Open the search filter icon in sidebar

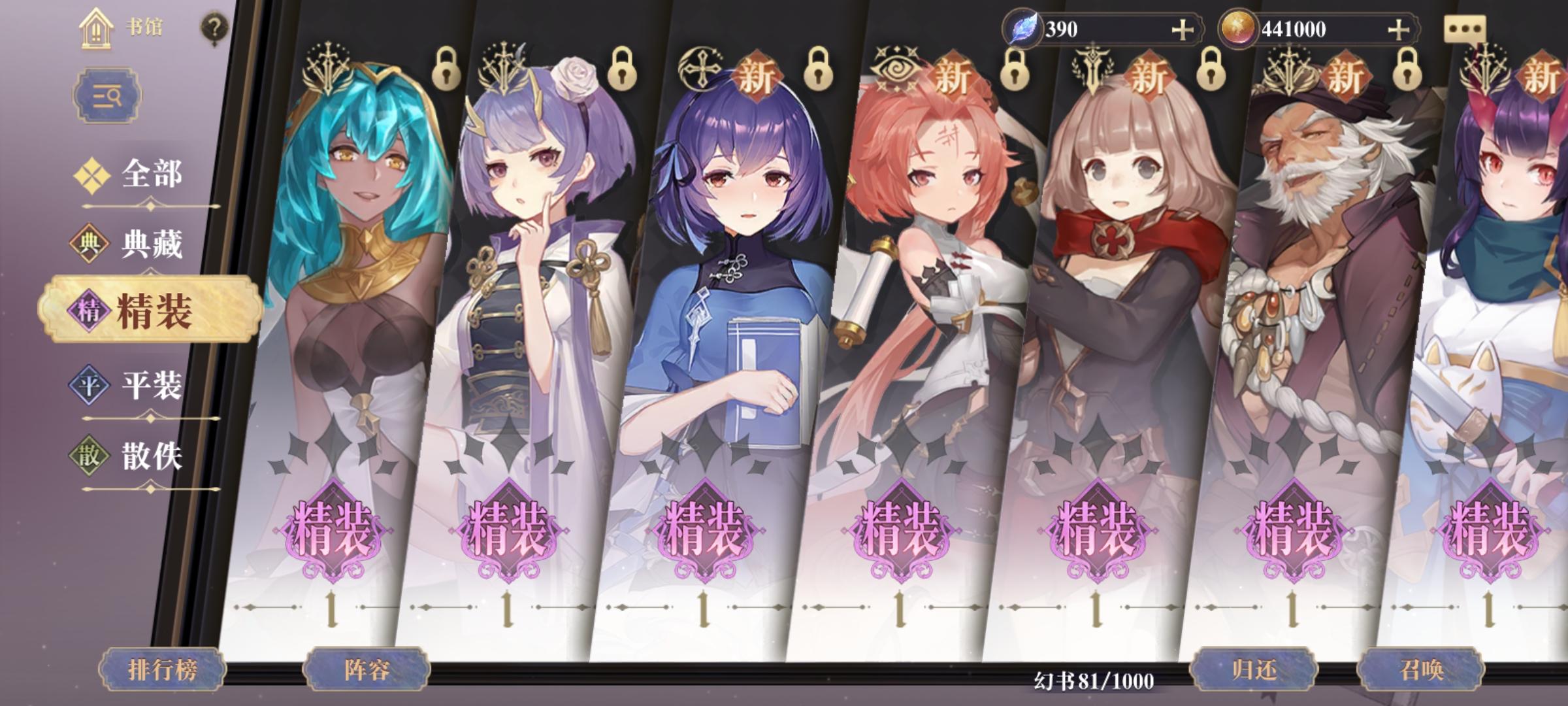click(x=108, y=96)
